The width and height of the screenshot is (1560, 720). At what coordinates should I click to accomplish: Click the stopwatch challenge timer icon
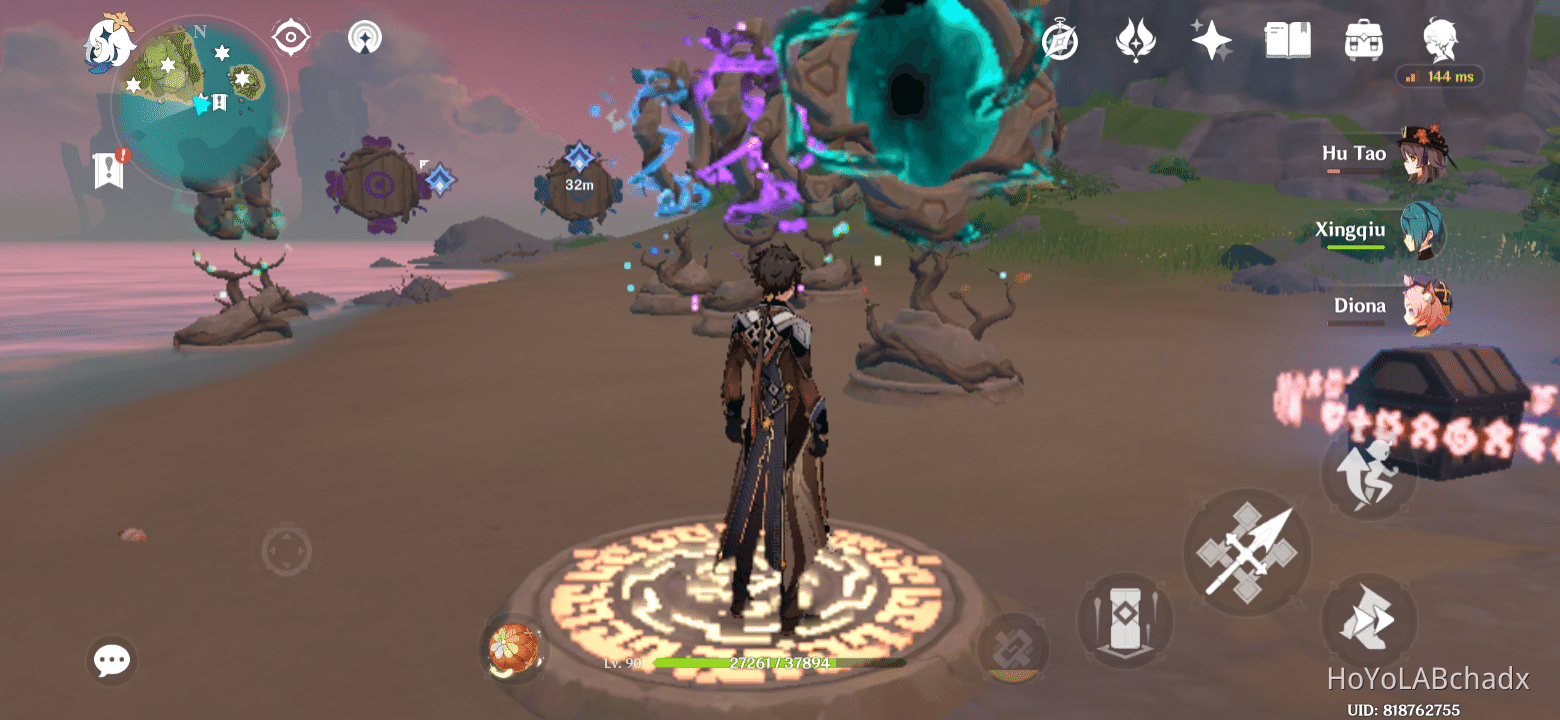click(x=1061, y=40)
